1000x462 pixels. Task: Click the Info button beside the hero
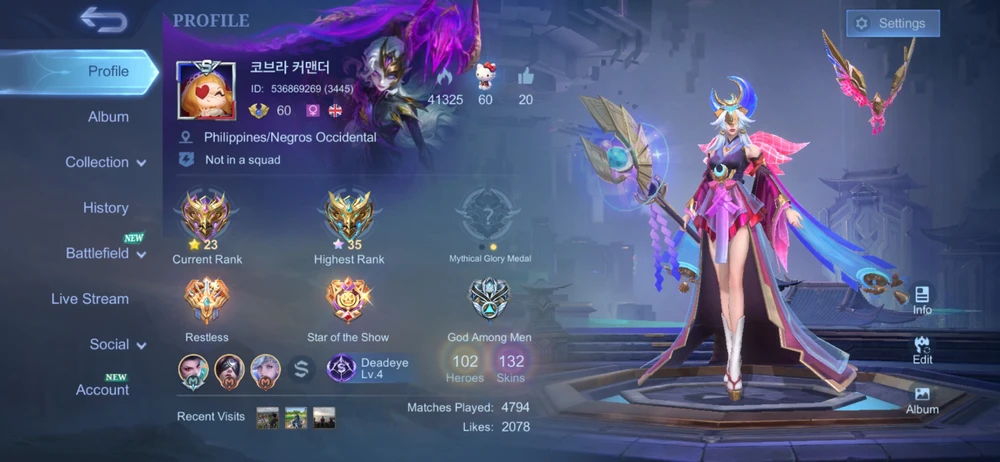click(922, 299)
